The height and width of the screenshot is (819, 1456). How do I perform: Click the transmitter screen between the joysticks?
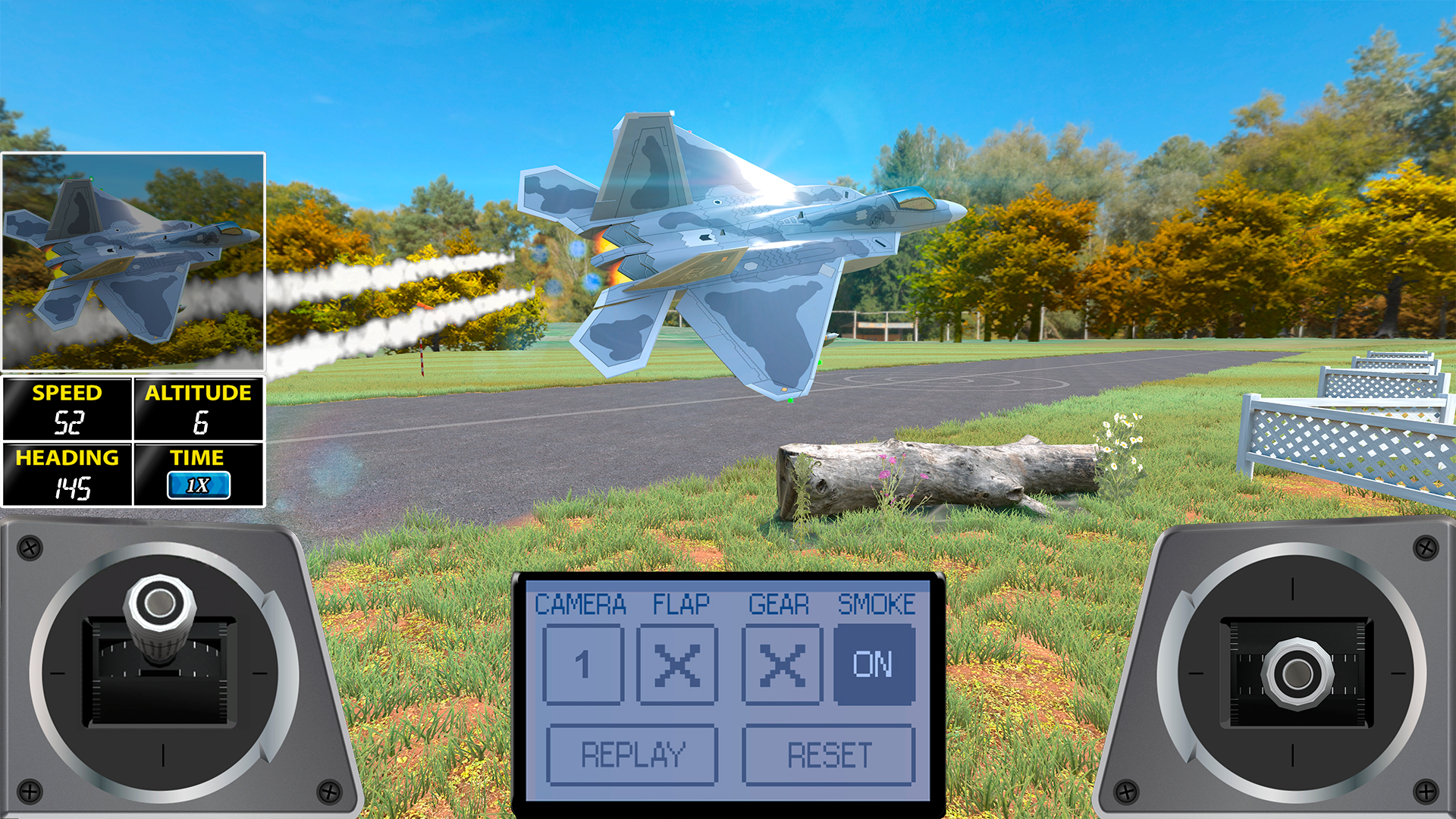point(726,690)
